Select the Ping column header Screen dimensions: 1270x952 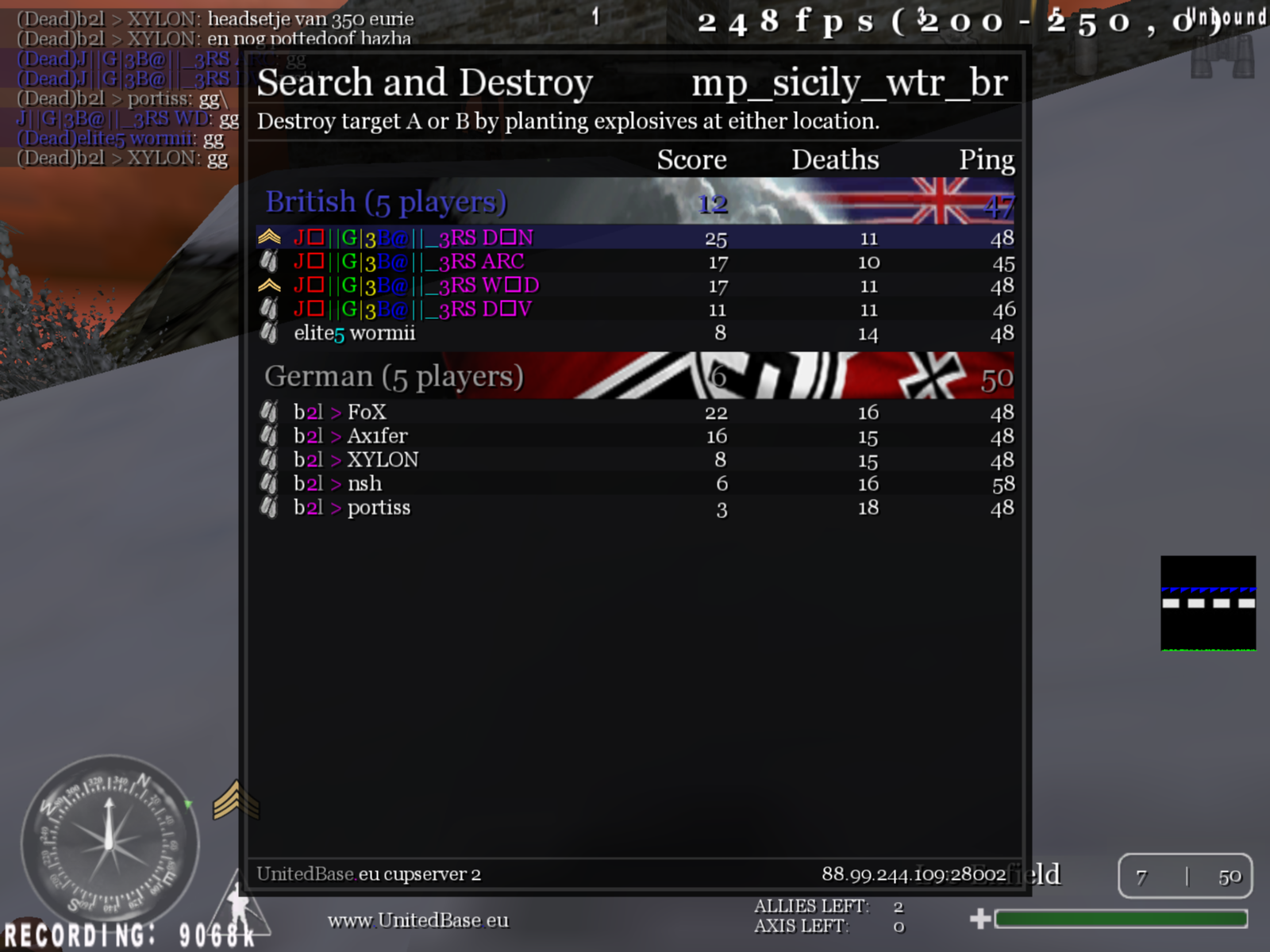986,159
